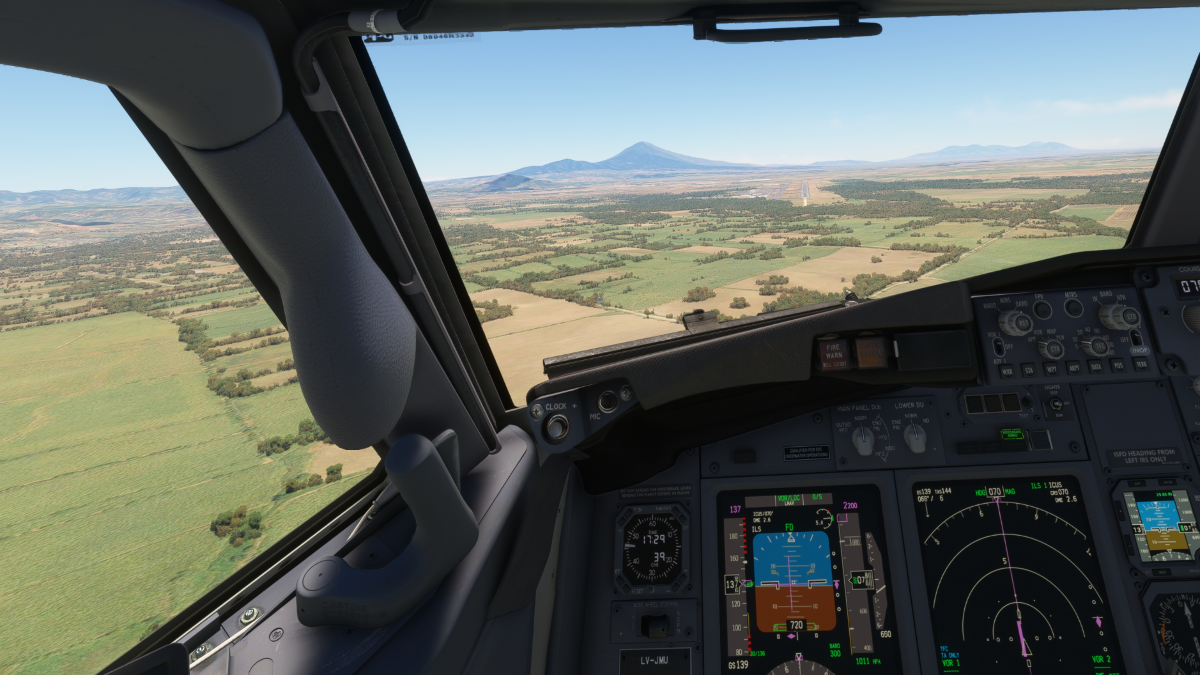Toggle the STA map button
Image resolution: width=1200 pixels, height=675 pixels.
pos(1029,370)
